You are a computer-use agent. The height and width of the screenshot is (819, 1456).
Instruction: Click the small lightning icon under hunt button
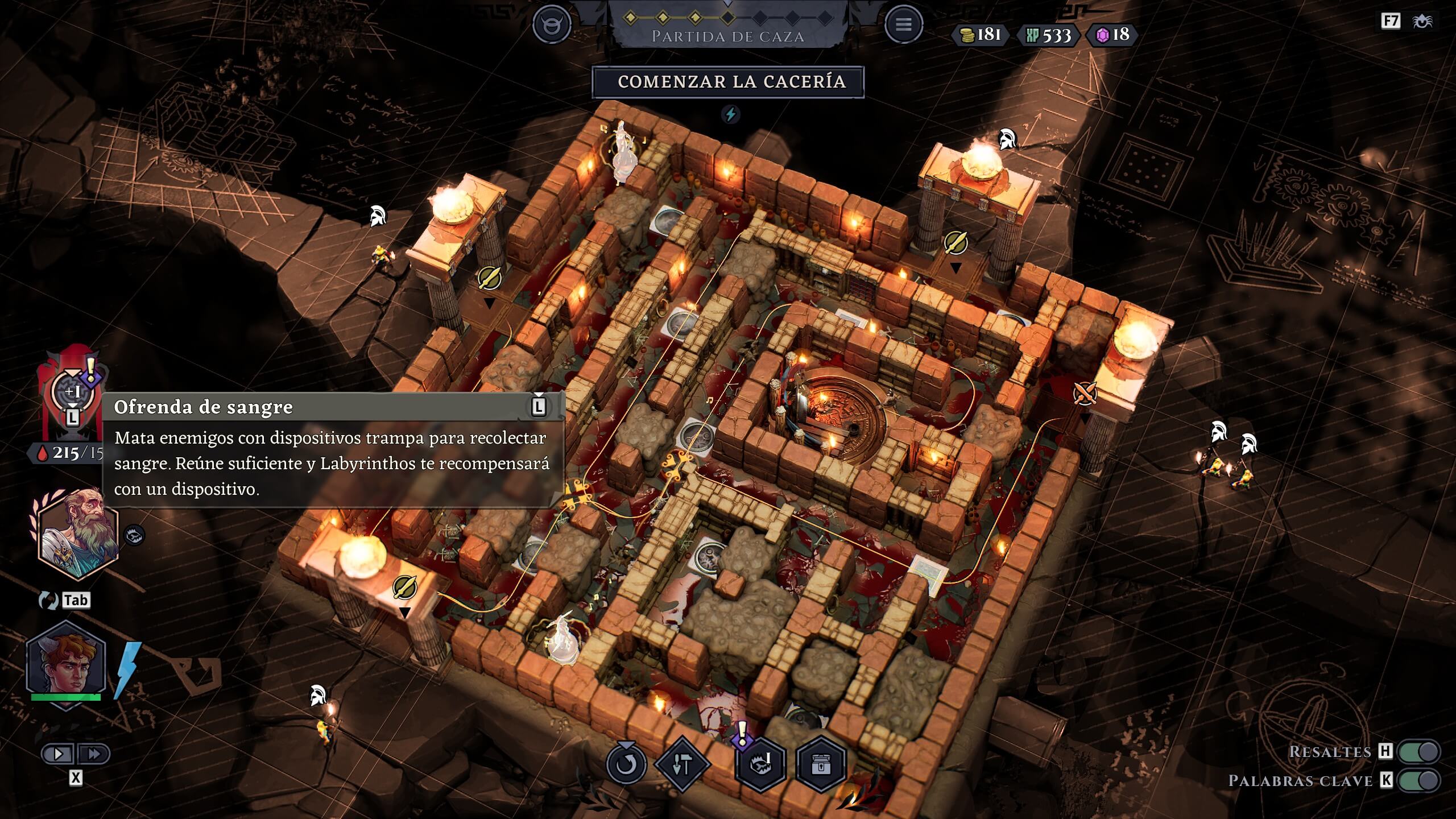click(x=730, y=114)
